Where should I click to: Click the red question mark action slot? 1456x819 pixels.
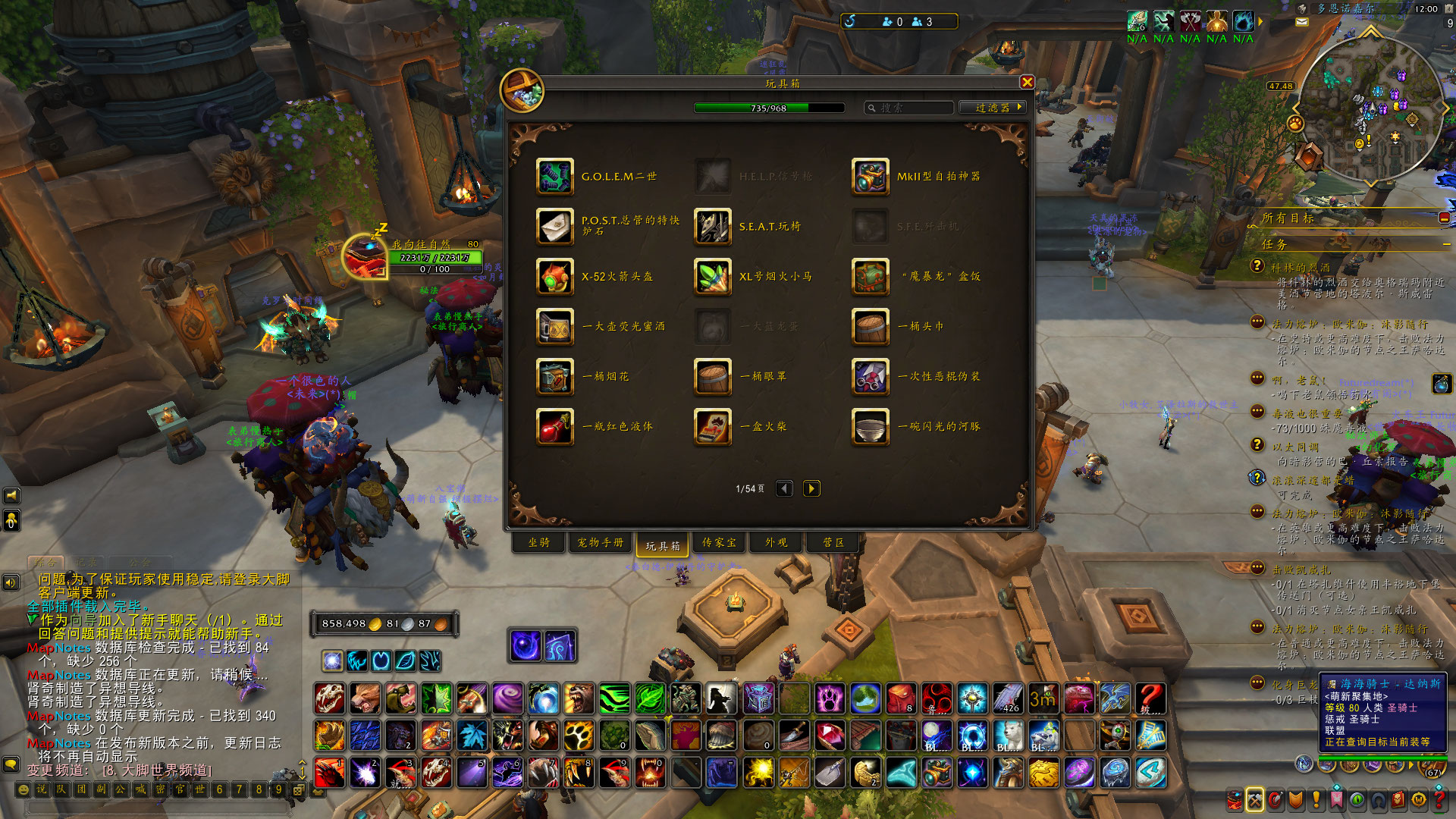click(1150, 698)
